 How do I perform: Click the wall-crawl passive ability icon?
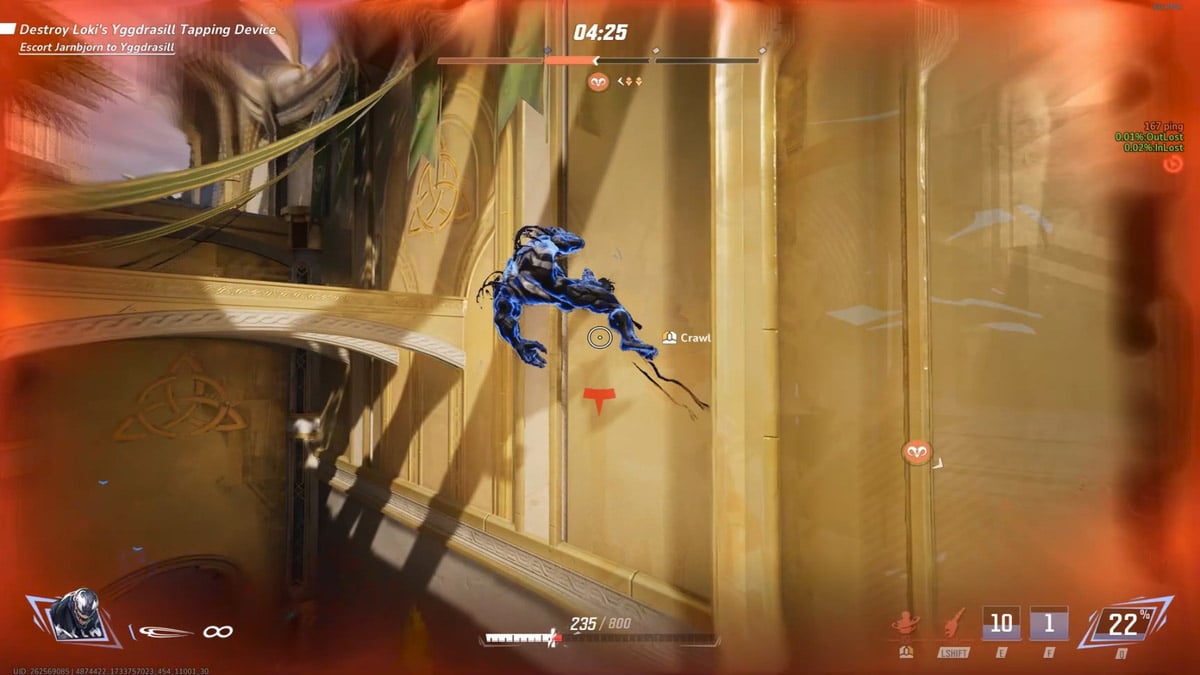(x=905, y=624)
